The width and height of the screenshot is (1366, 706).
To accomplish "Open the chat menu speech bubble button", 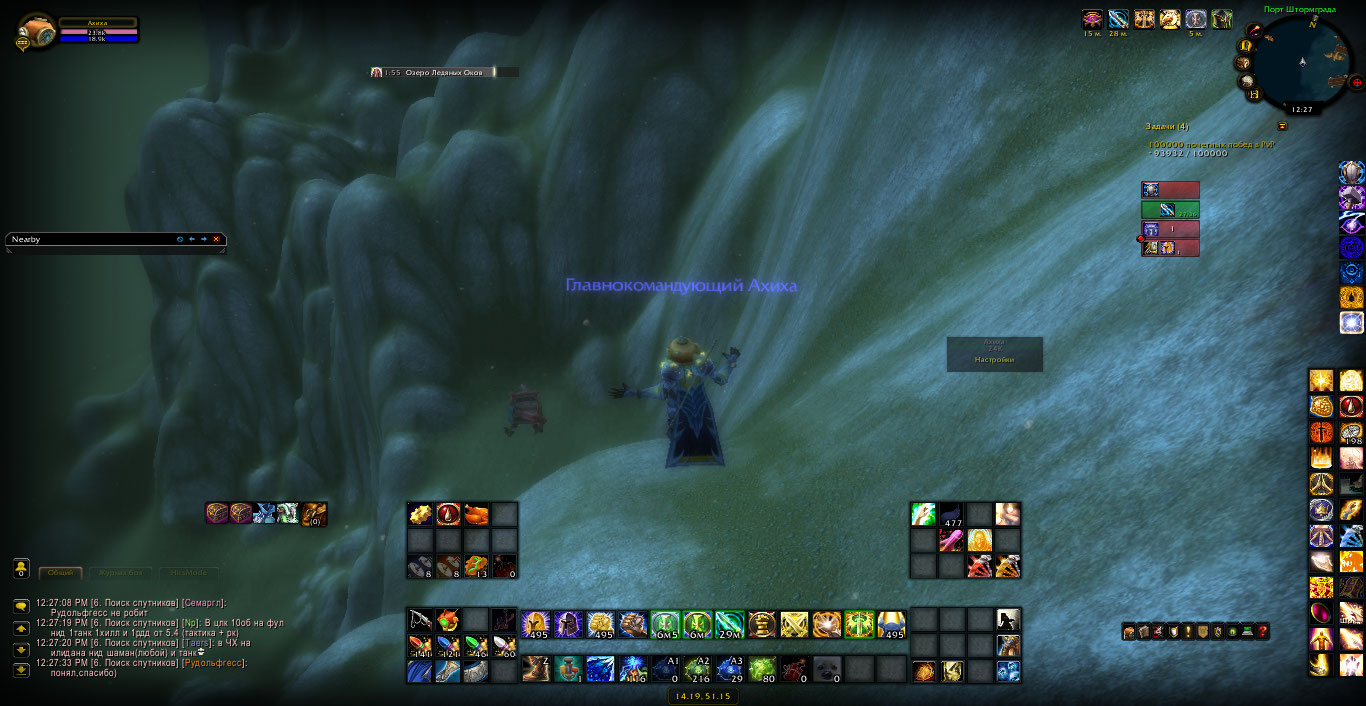I will point(21,606).
